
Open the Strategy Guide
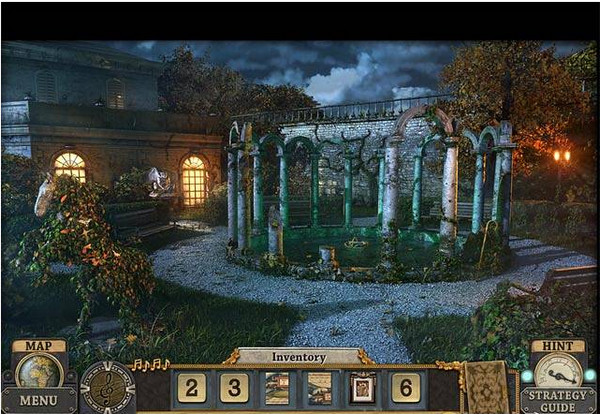click(x=557, y=400)
